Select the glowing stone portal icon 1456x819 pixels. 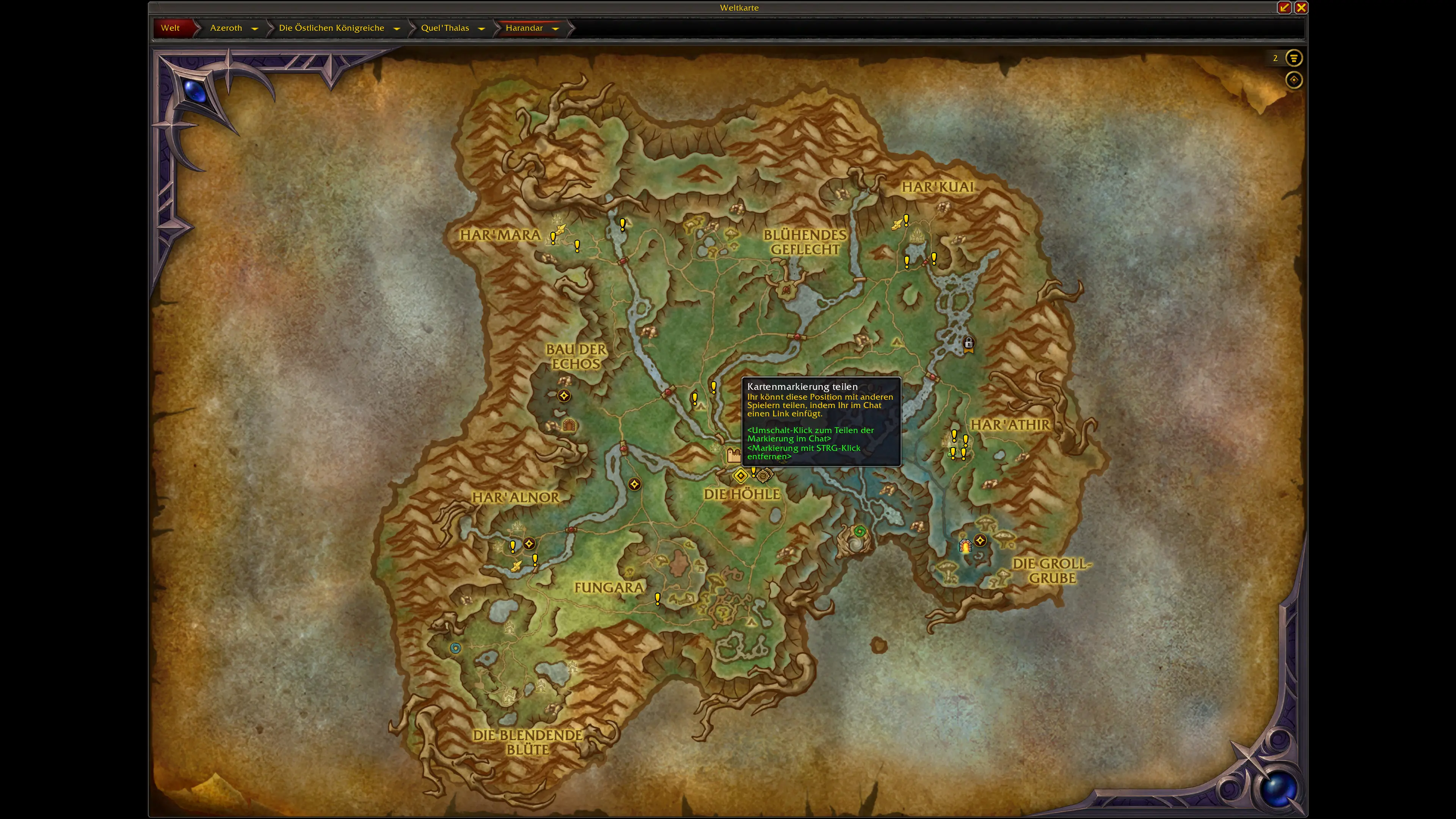coord(965,546)
